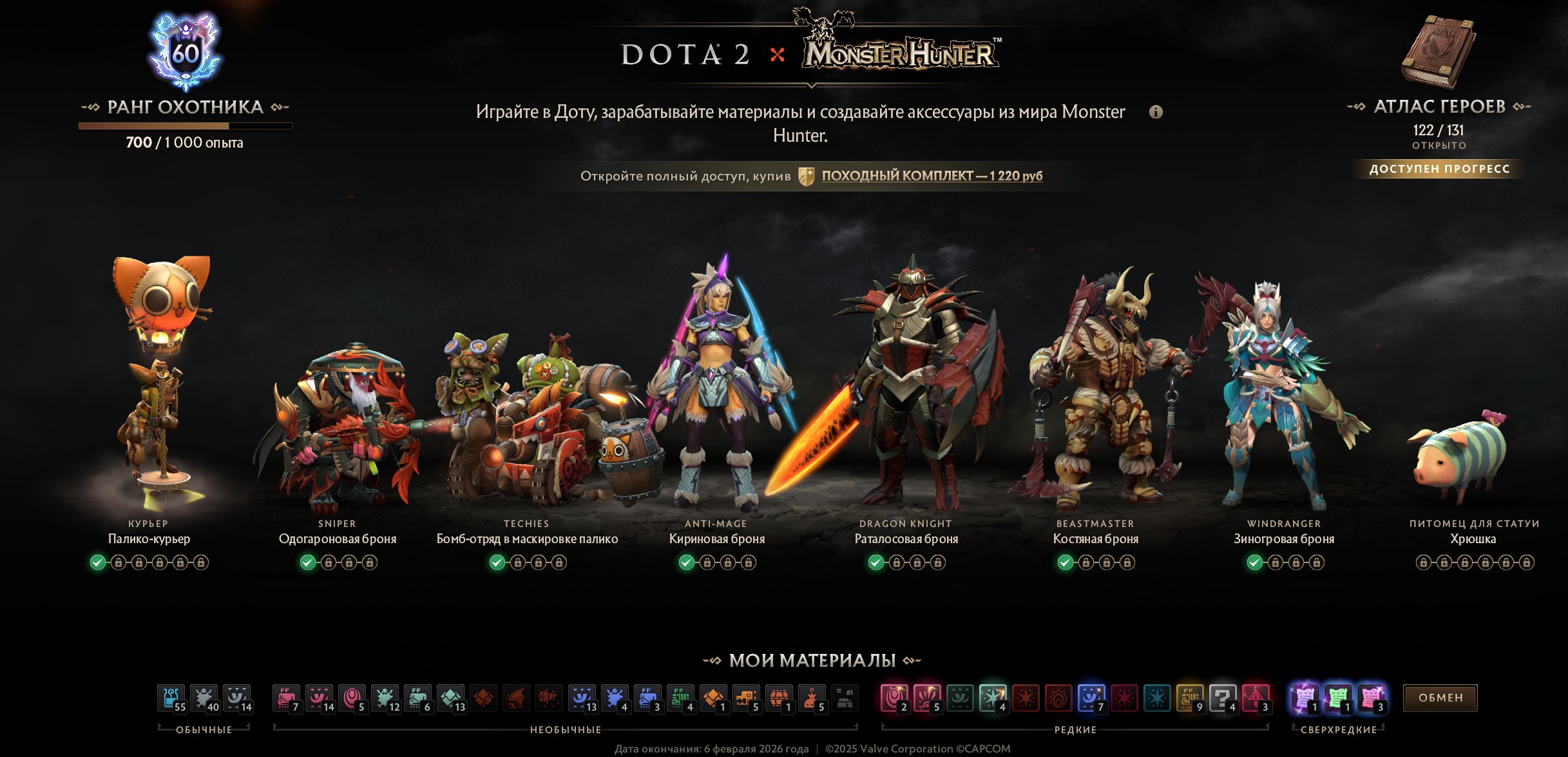Select the common material with count 55
This screenshot has height=757, width=1568.
tap(169, 698)
